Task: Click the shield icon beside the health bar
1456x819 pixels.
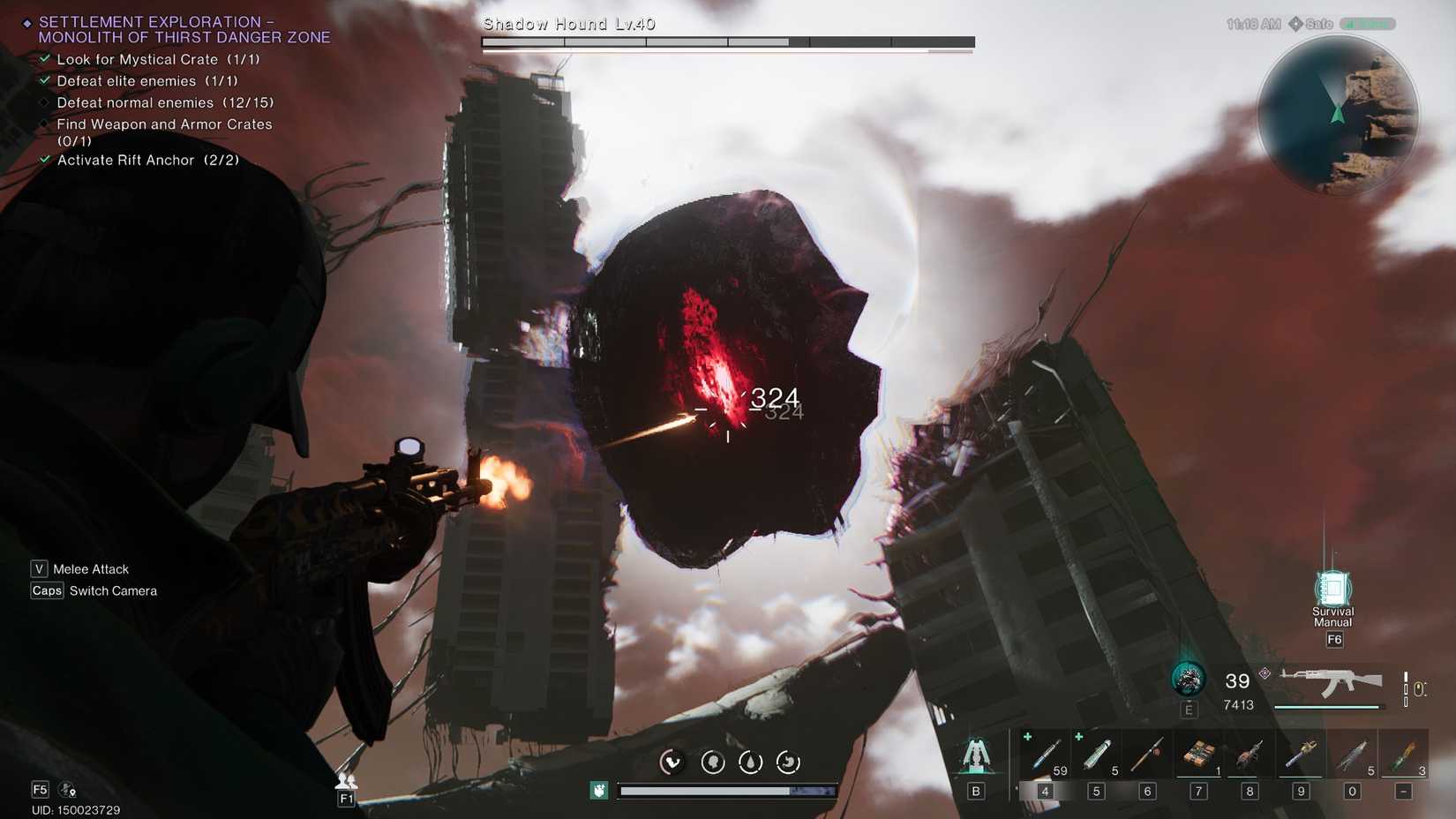Action: pos(597,791)
